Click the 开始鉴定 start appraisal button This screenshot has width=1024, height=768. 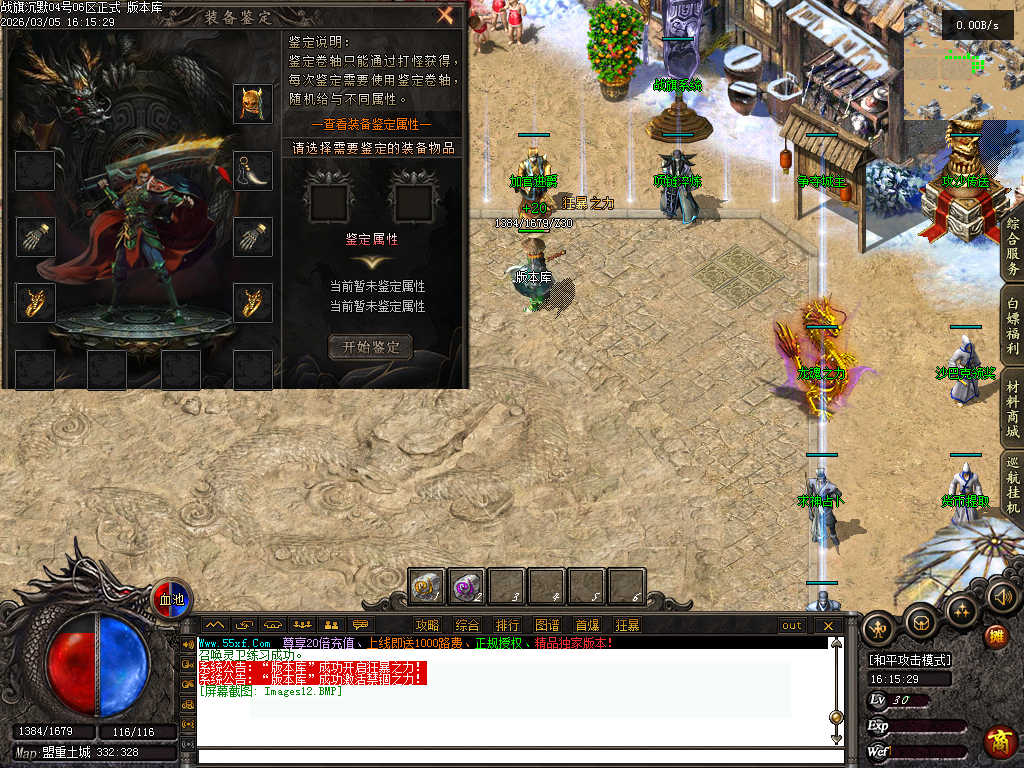pos(371,347)
